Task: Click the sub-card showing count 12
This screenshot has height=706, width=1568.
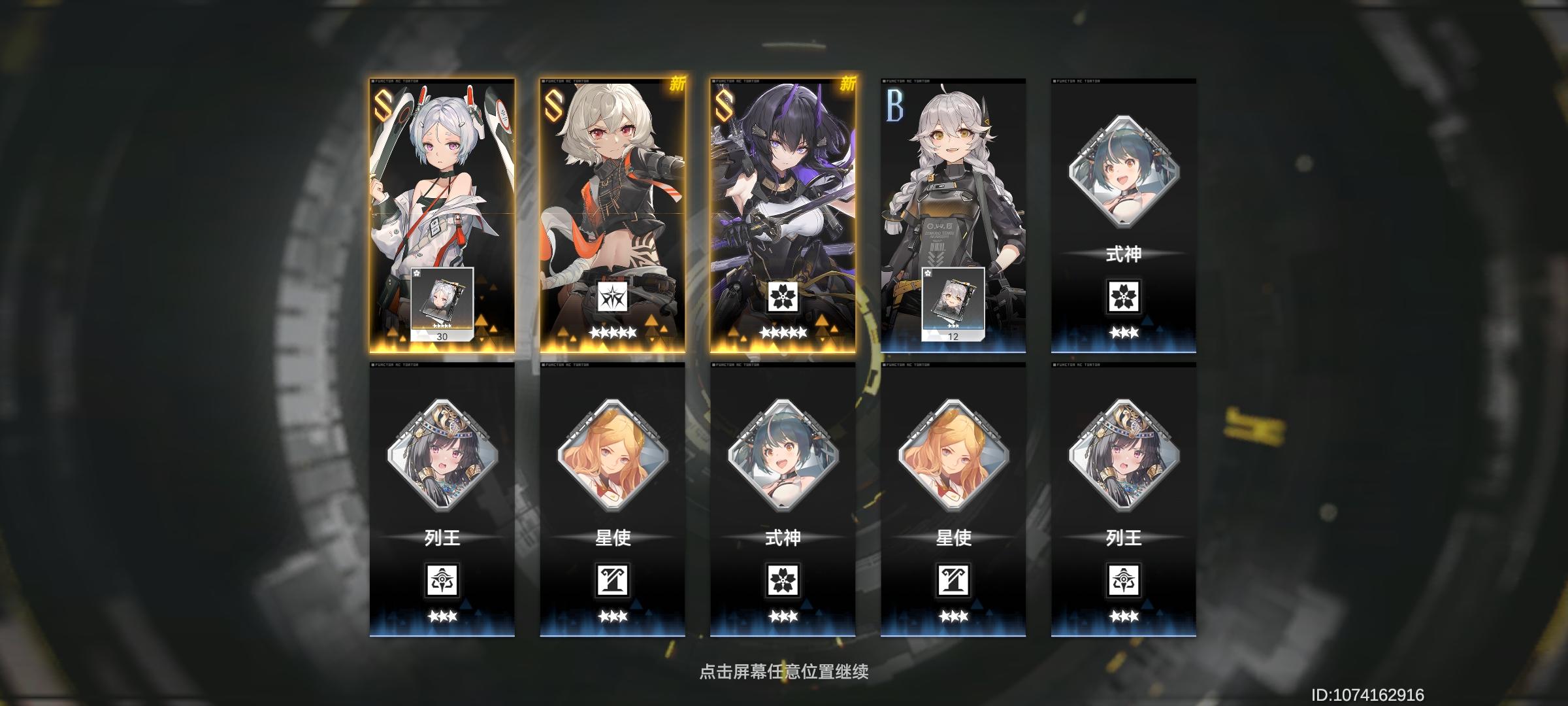Action: tap(955, 304)
